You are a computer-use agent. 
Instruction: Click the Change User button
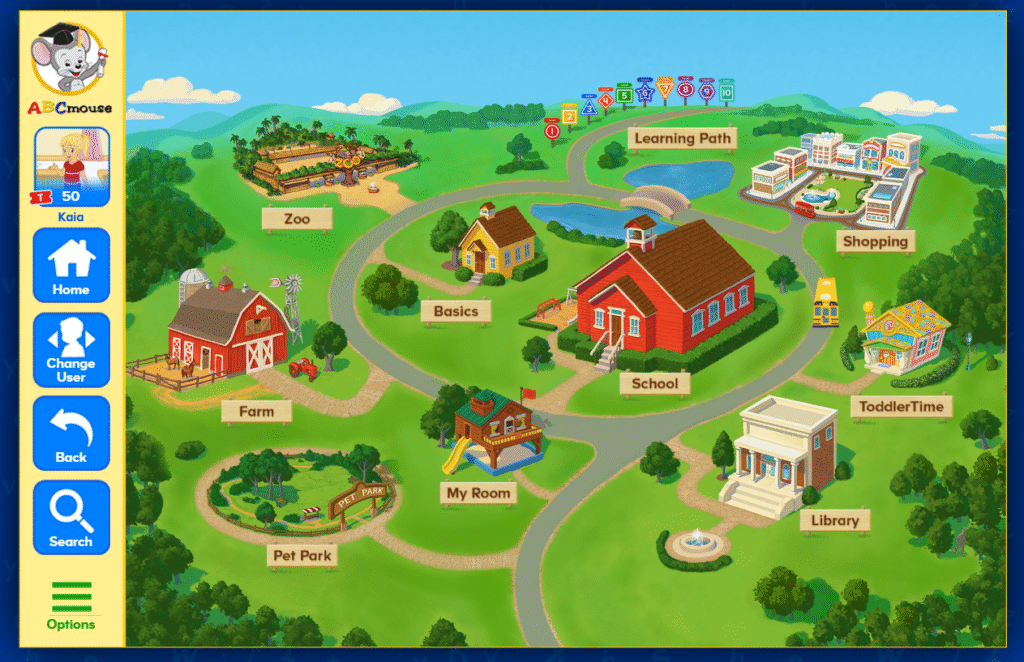(x=71, y=349)
